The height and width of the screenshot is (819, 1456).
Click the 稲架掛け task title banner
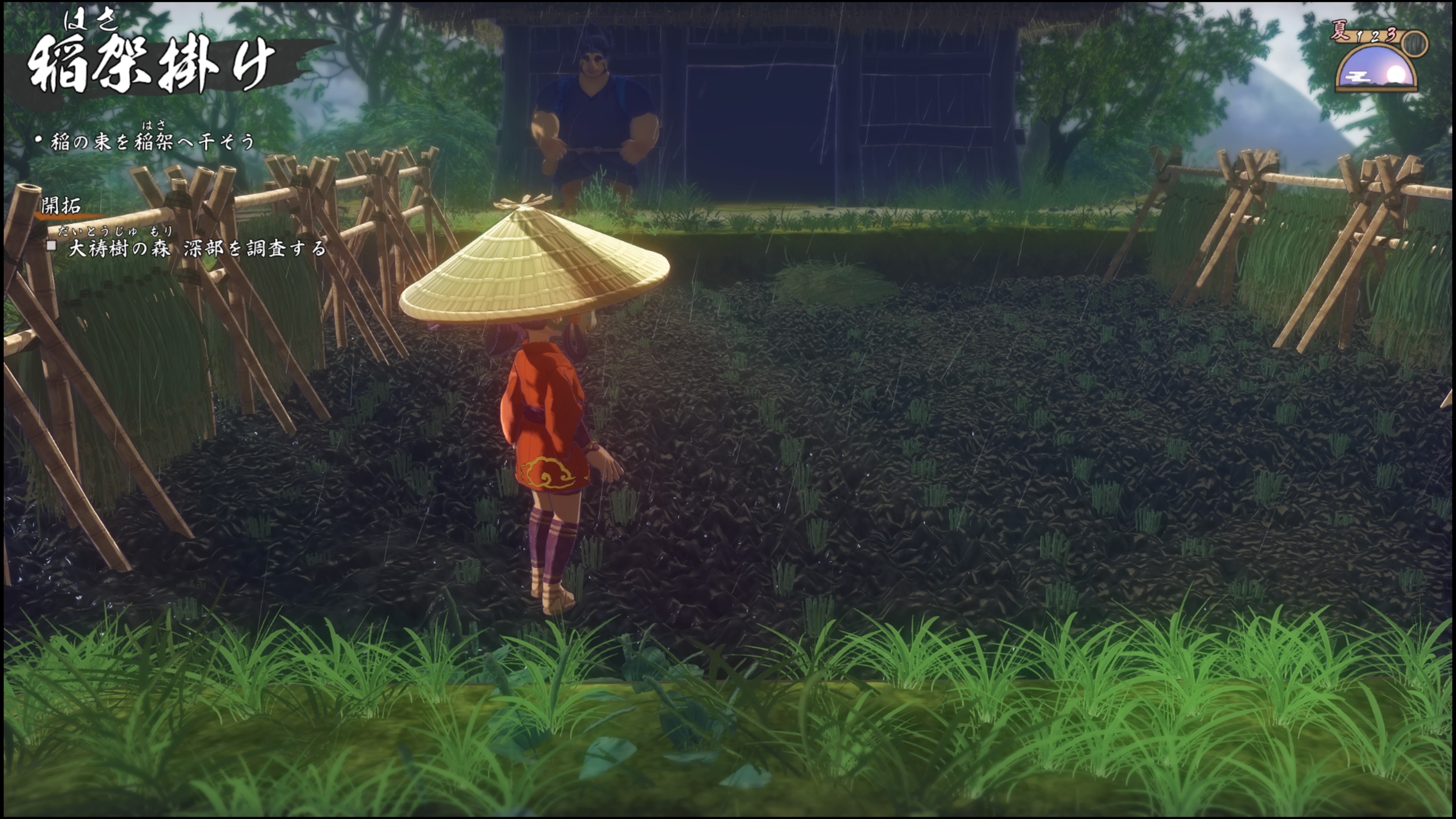pyautogui.click(x=152, y=64)
